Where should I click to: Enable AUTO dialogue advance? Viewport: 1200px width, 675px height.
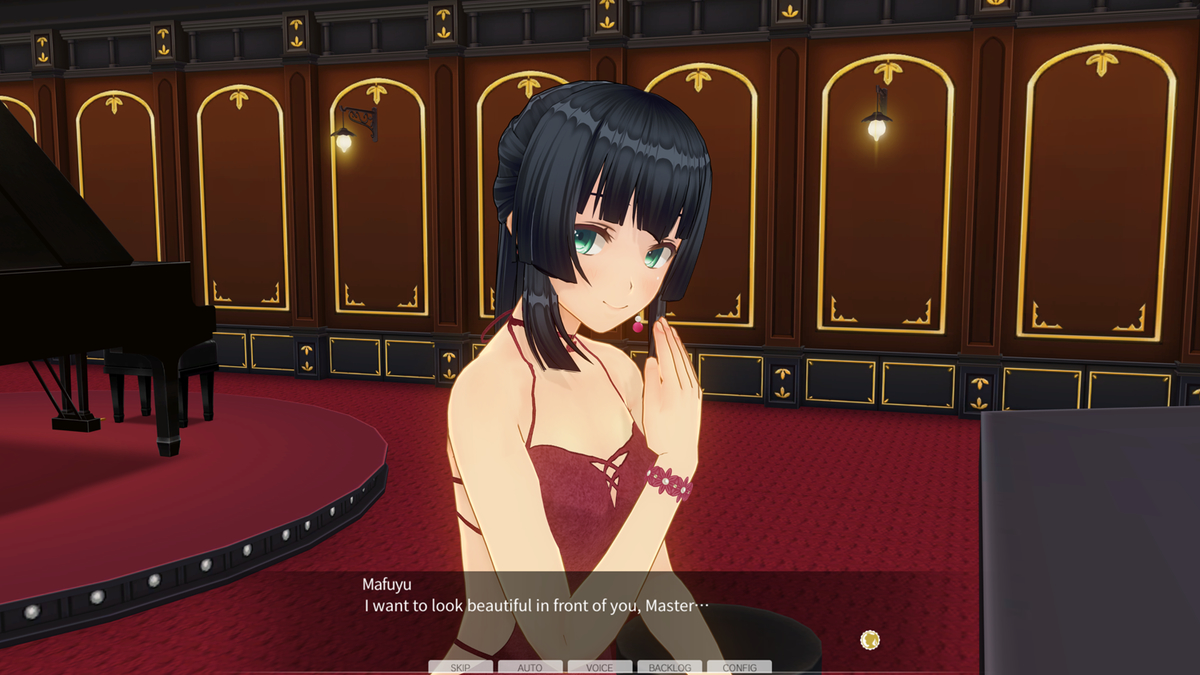coord(530,667)
